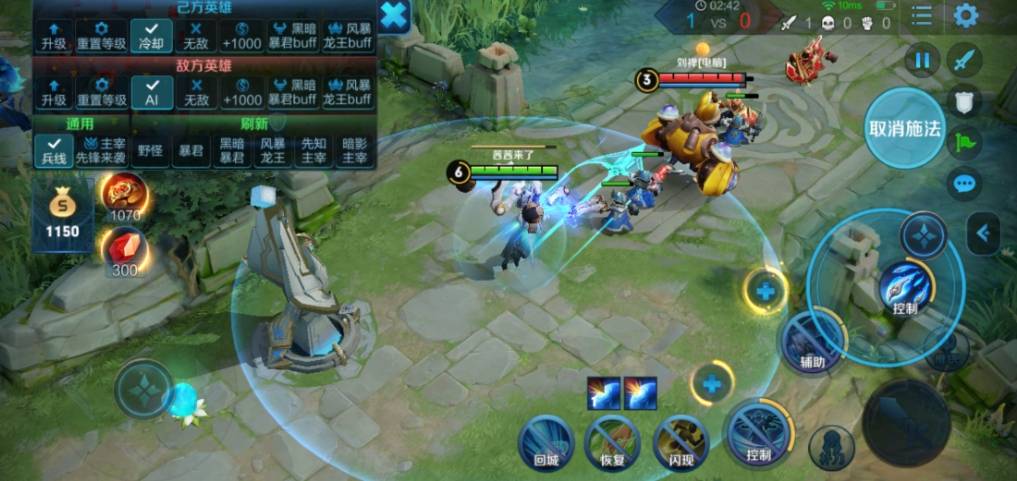This screenshot has height=481, width=1017.
Task: Click the 野怪 jungle monster refresh button
Action: click(x=150, y=150)
